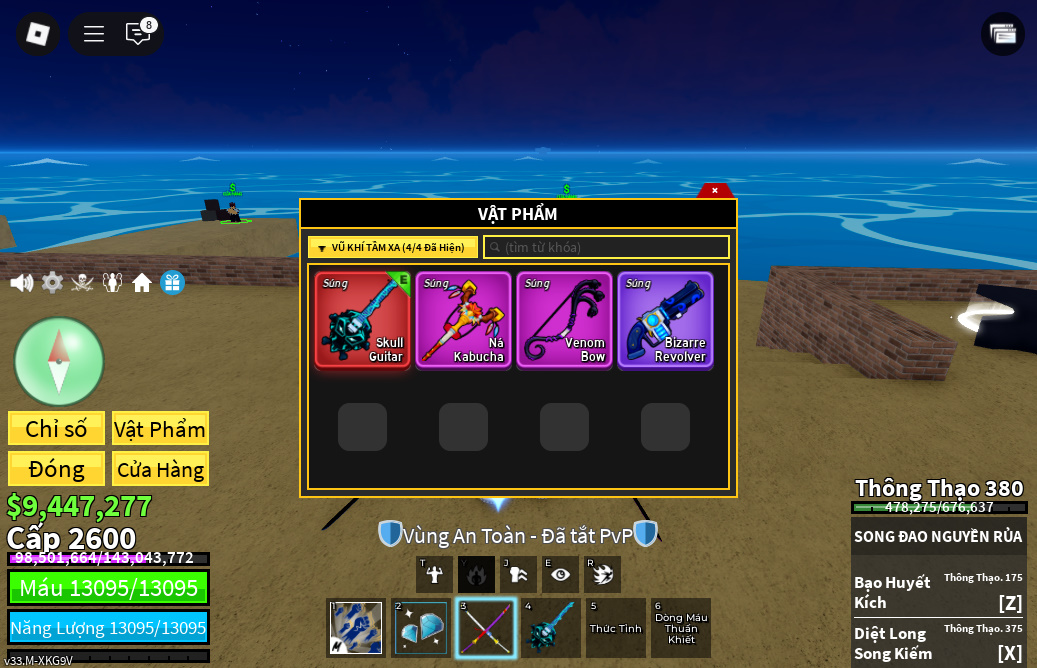
Task: Equip the crossed dual swords hotbar slot
Action: click(x=486, y=628)
